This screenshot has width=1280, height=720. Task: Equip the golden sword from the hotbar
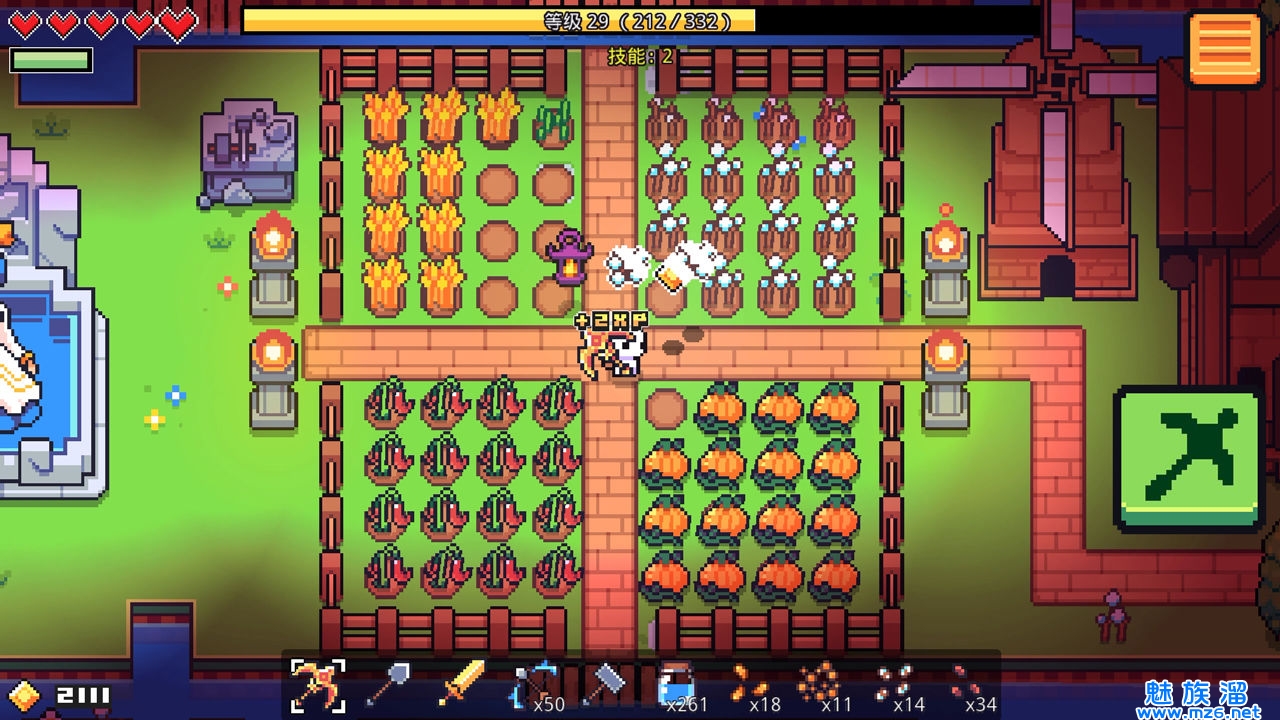(462, 684)
